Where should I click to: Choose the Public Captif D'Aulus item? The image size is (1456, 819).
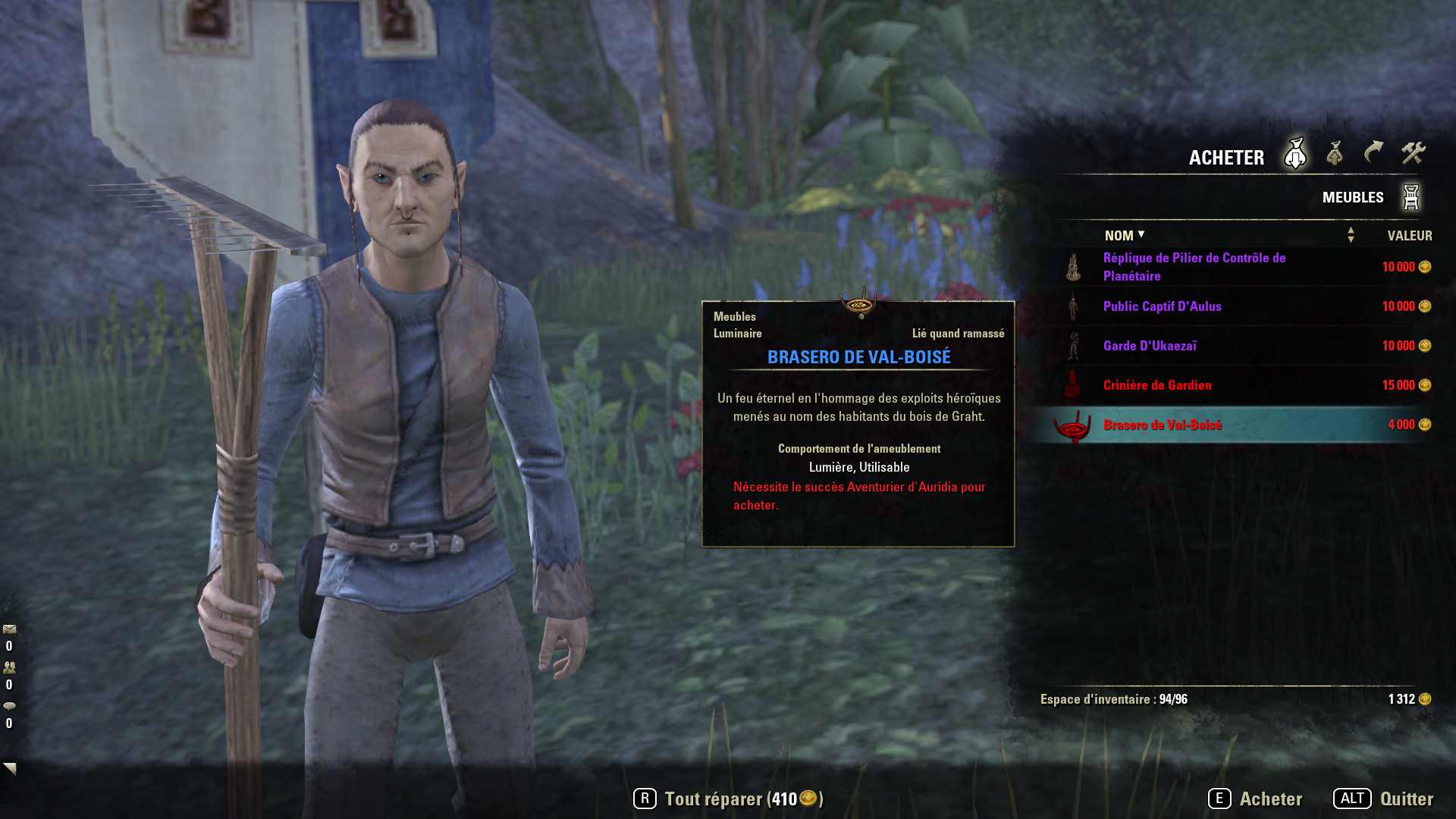pyautogui.click(x=1162, y=306)
